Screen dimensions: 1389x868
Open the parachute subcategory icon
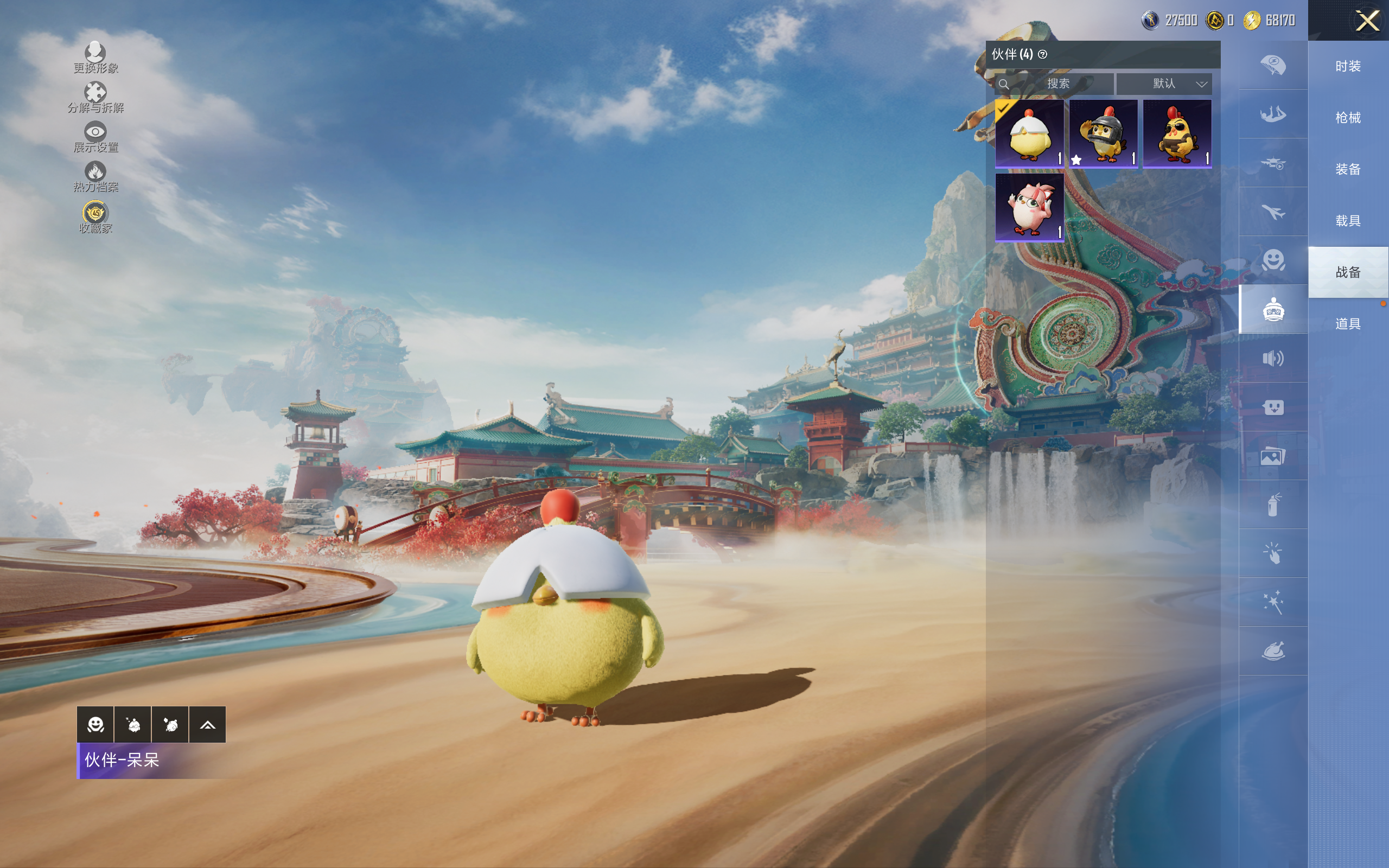[1272, 65]
